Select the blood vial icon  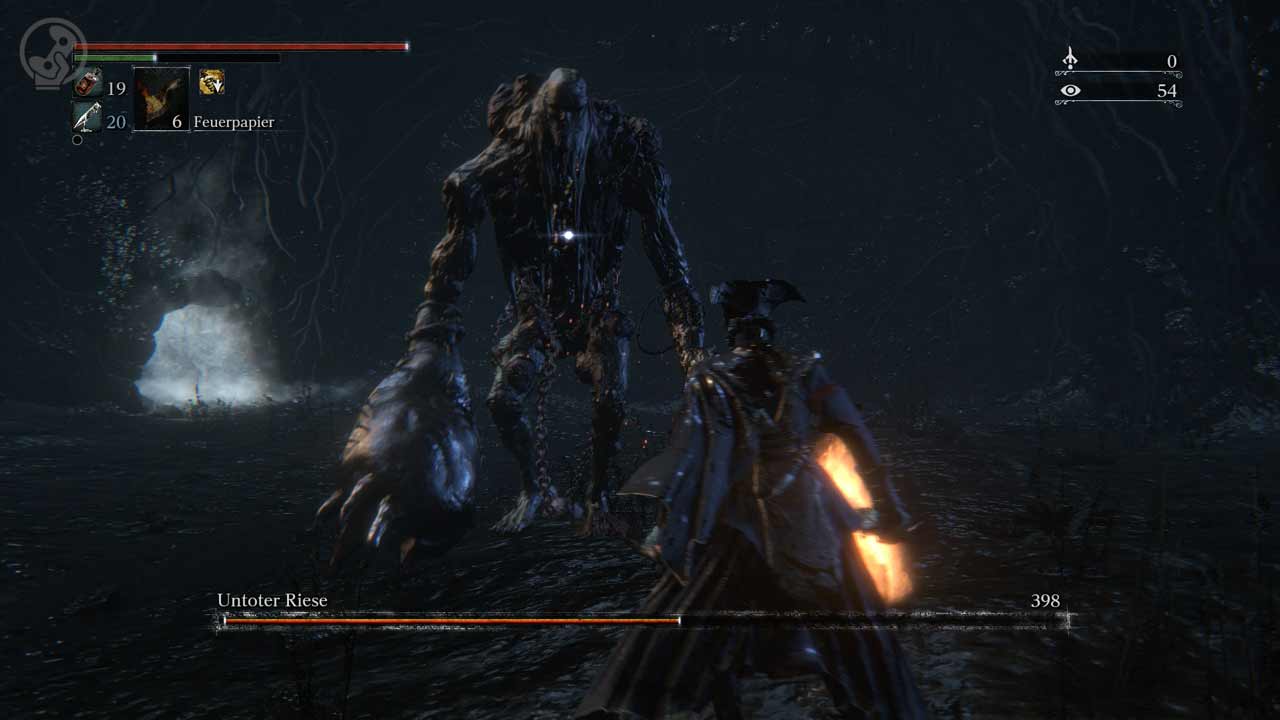click(87, 85)
